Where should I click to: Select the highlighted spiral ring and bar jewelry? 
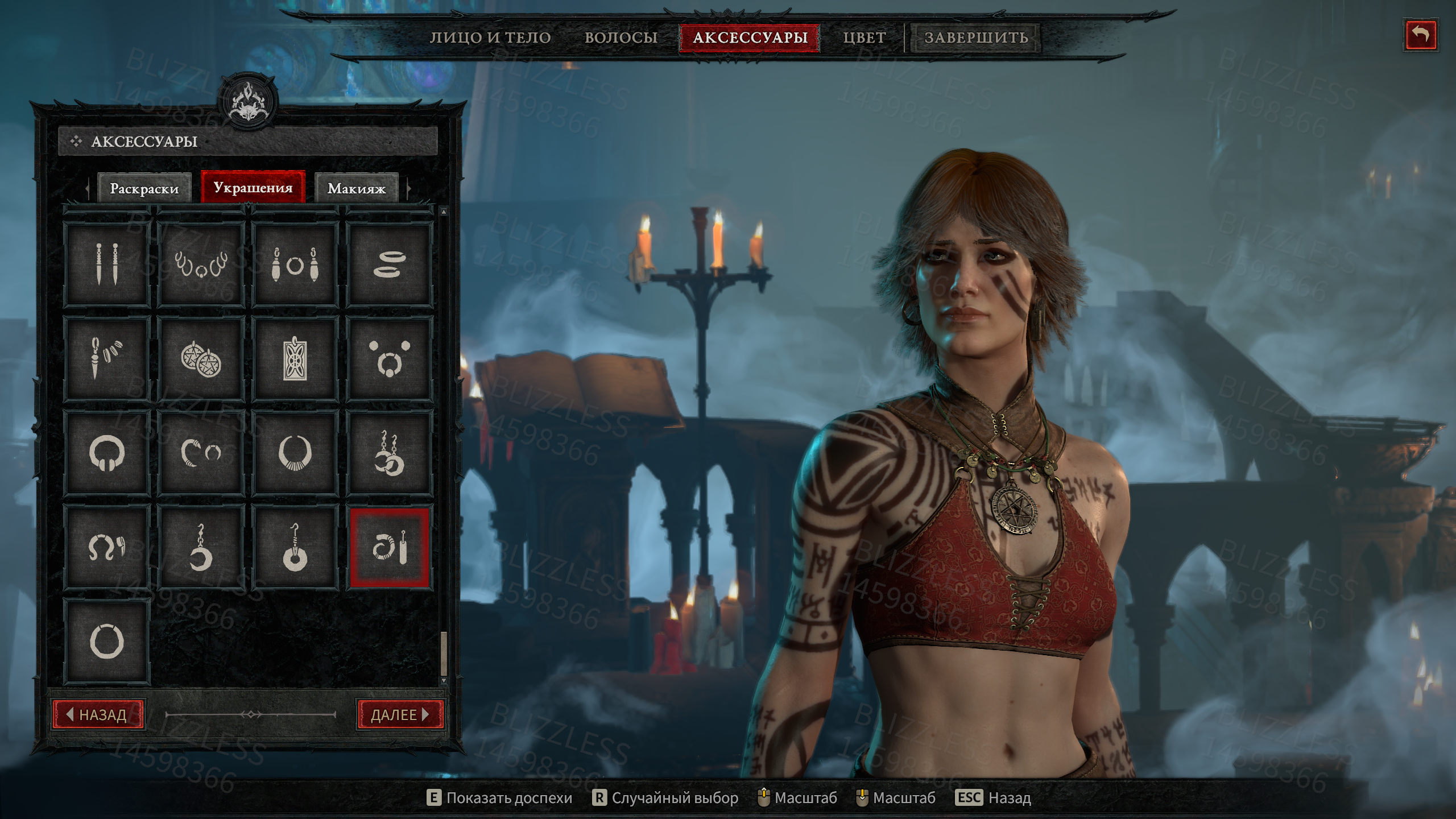[x=389, y=548]
